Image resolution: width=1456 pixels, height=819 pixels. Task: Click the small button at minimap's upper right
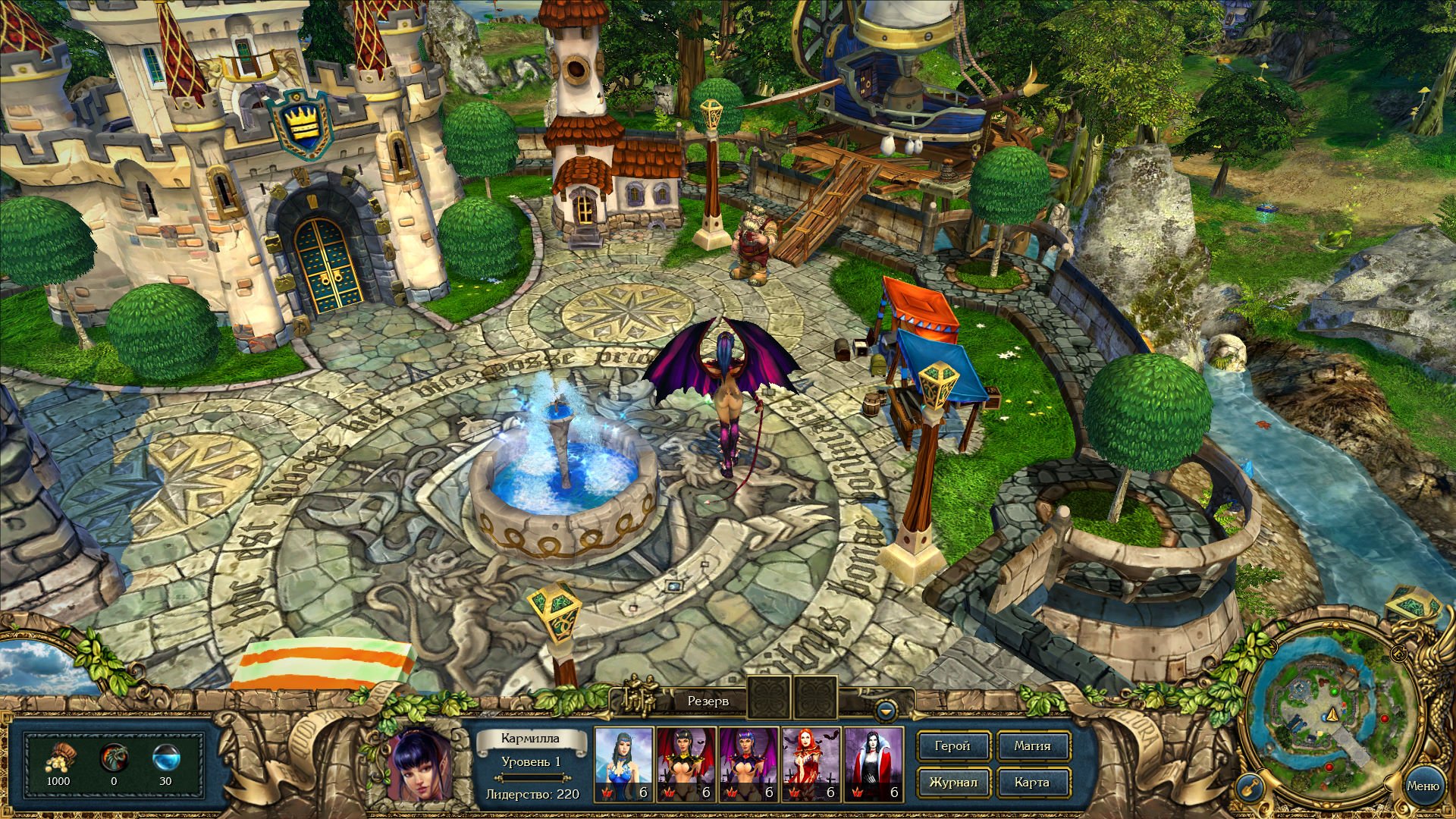tap(1399, 653)
